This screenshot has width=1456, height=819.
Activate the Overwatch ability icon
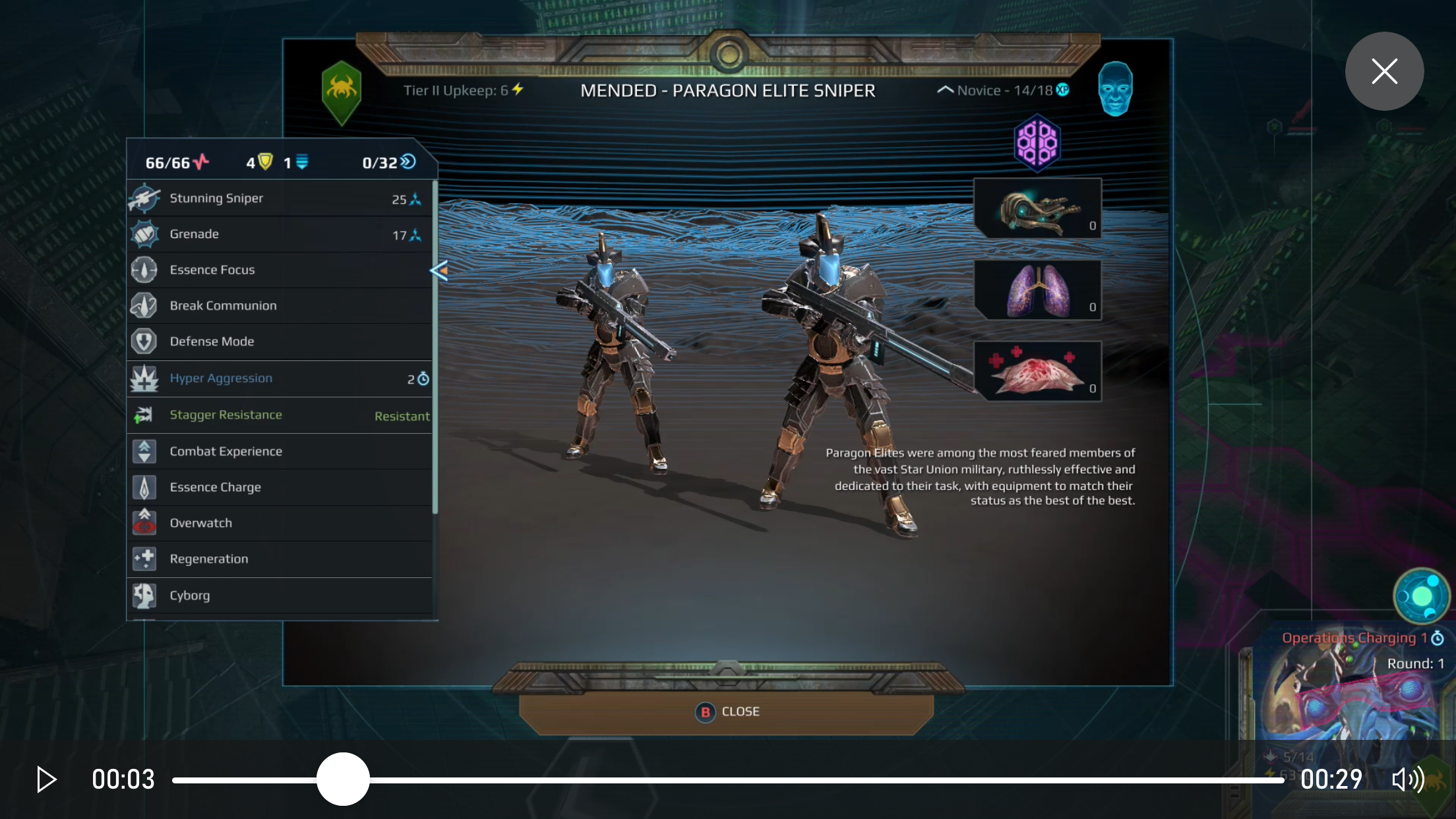click(x=145, y=522)
